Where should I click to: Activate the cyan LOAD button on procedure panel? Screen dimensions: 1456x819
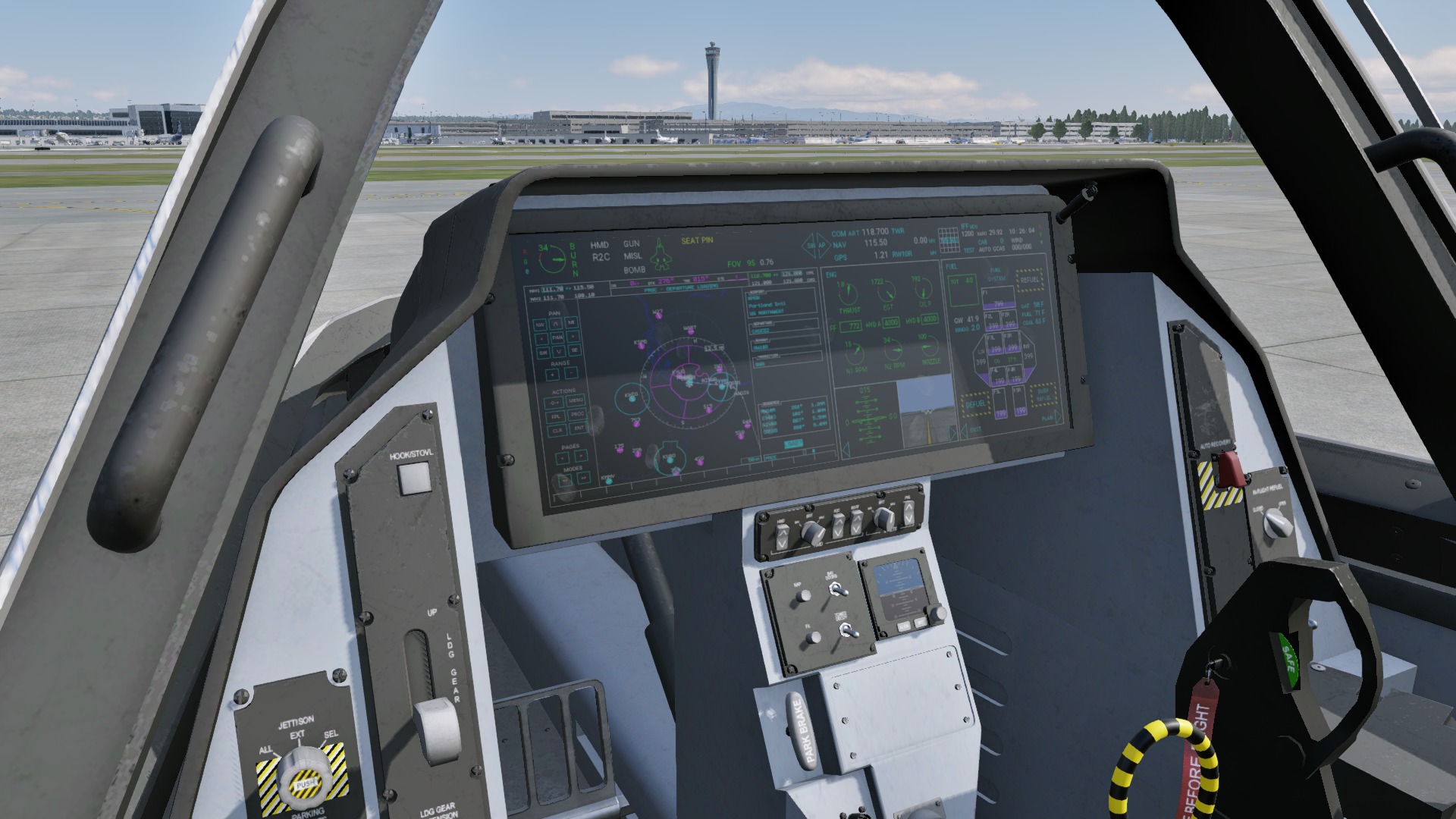click(x=793, y=444)
